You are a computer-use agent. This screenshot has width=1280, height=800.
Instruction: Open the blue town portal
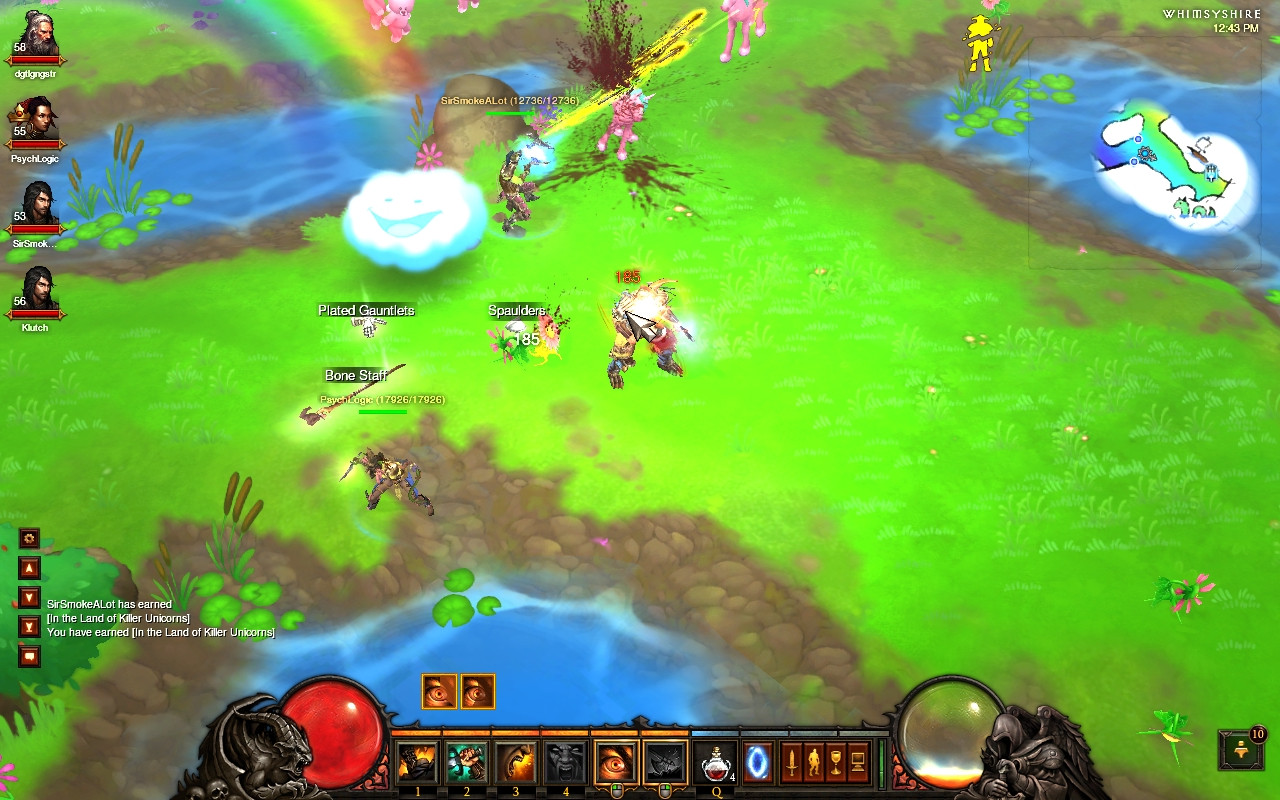click(x=757, y=763)
